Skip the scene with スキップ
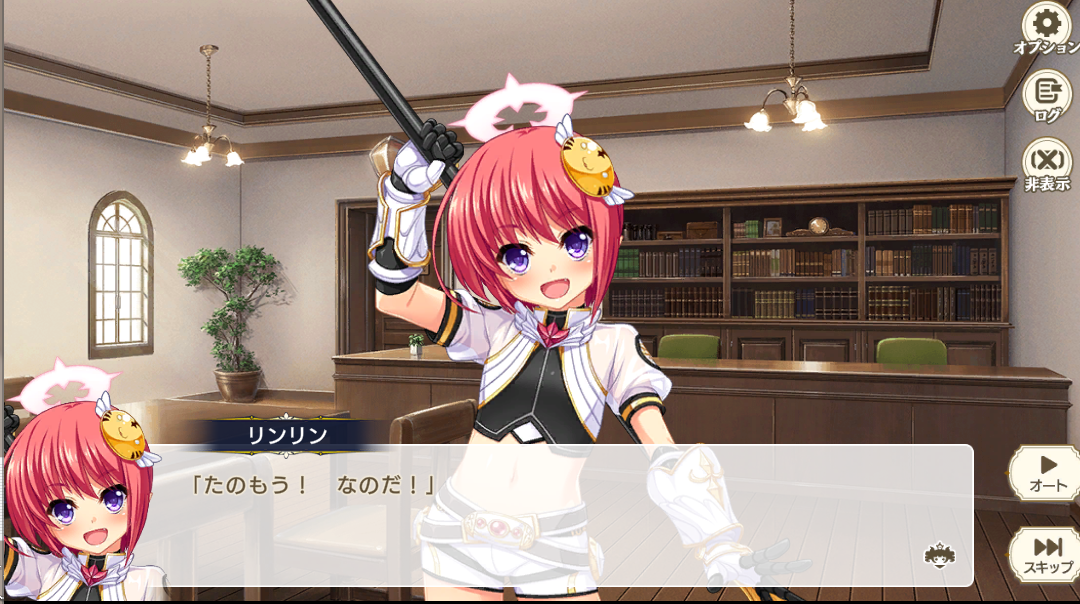This screenshot has height=604, width=1080. [1047, 553]
